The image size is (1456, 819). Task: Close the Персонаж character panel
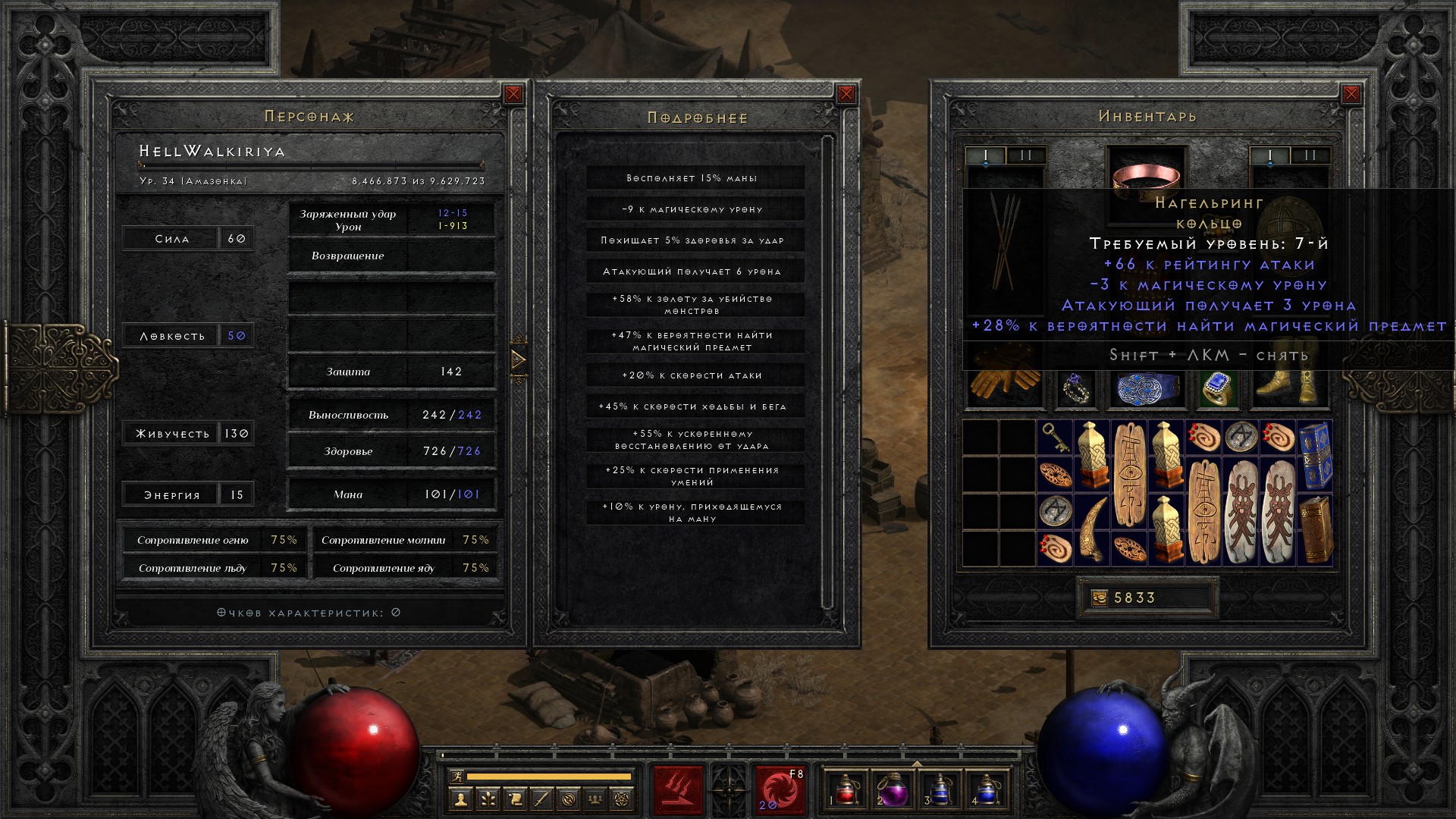coord(513,94)
